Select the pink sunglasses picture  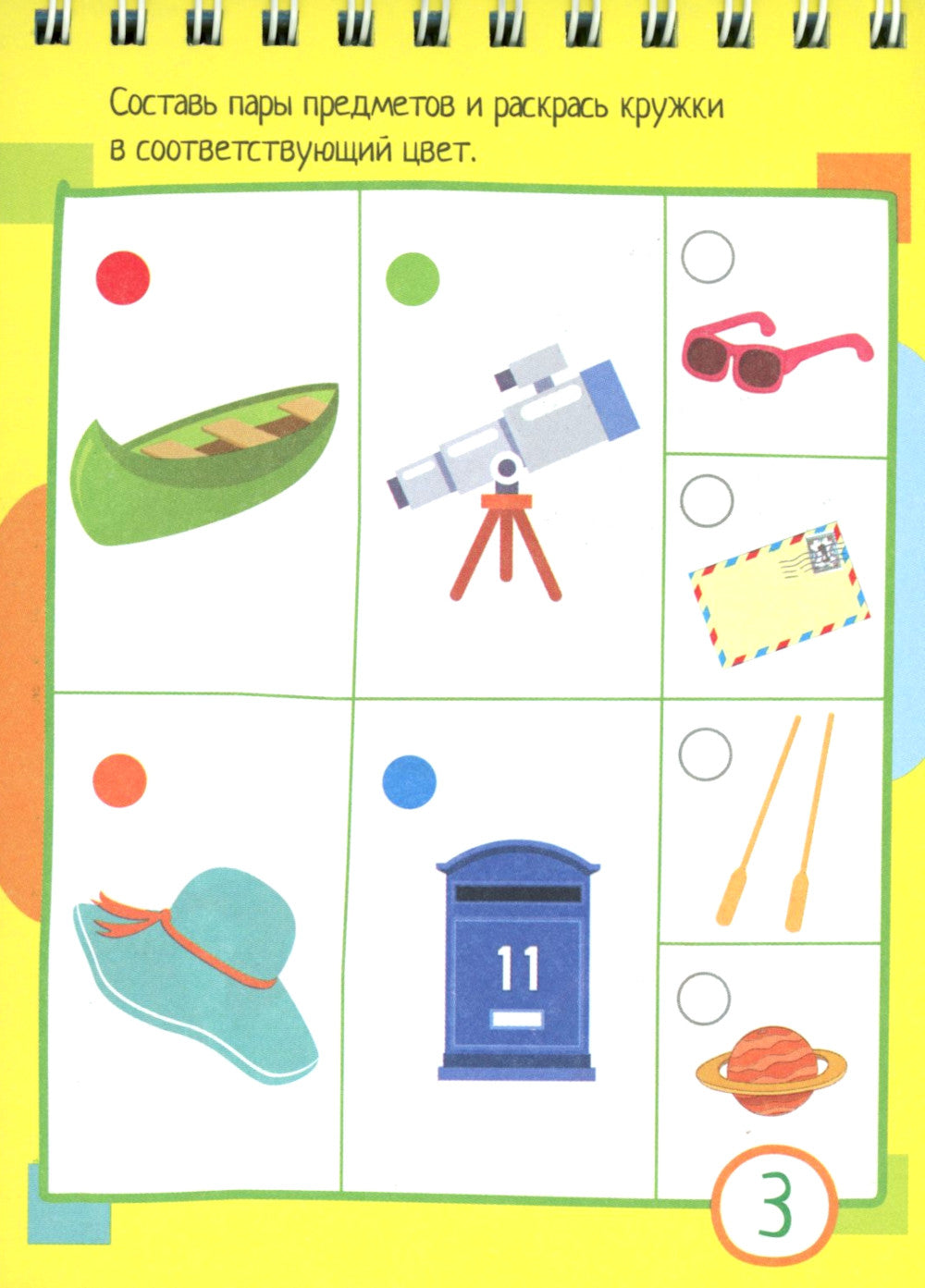[x=775, y=350]
